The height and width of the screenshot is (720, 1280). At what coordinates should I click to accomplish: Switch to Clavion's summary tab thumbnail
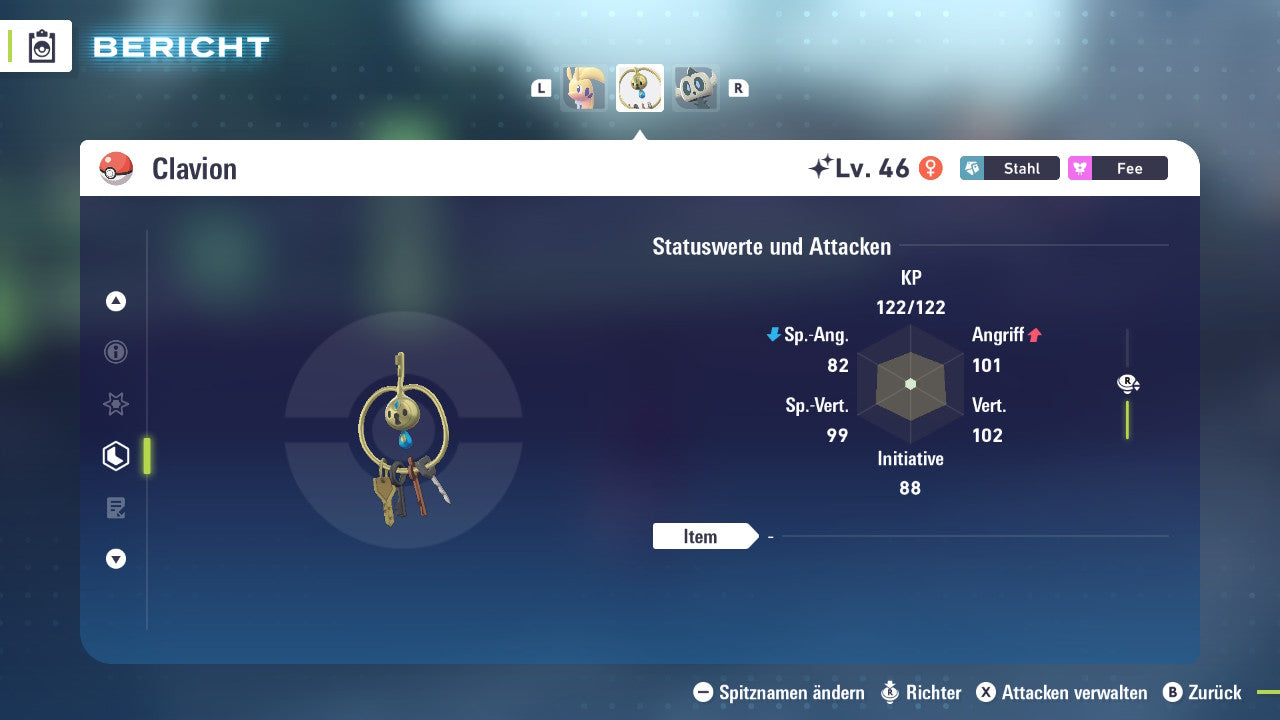pyautogui.click(x=639, y=88)
